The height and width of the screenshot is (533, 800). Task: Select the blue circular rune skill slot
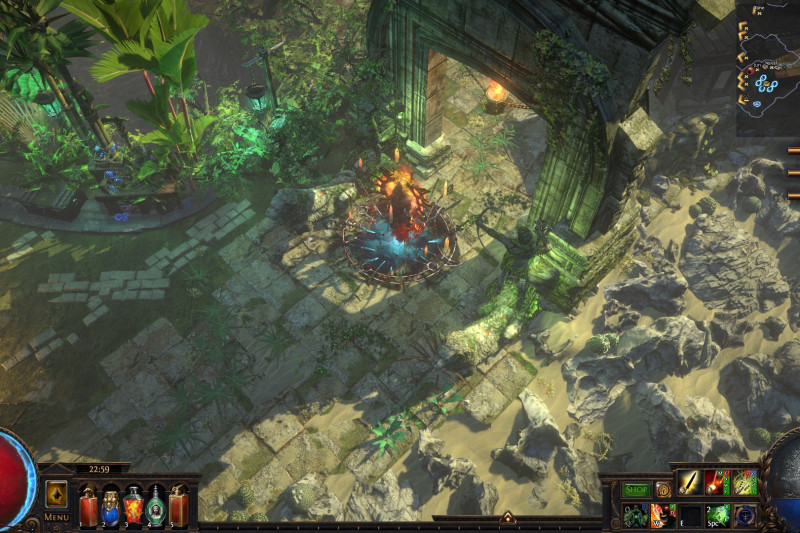click(744, 514)
